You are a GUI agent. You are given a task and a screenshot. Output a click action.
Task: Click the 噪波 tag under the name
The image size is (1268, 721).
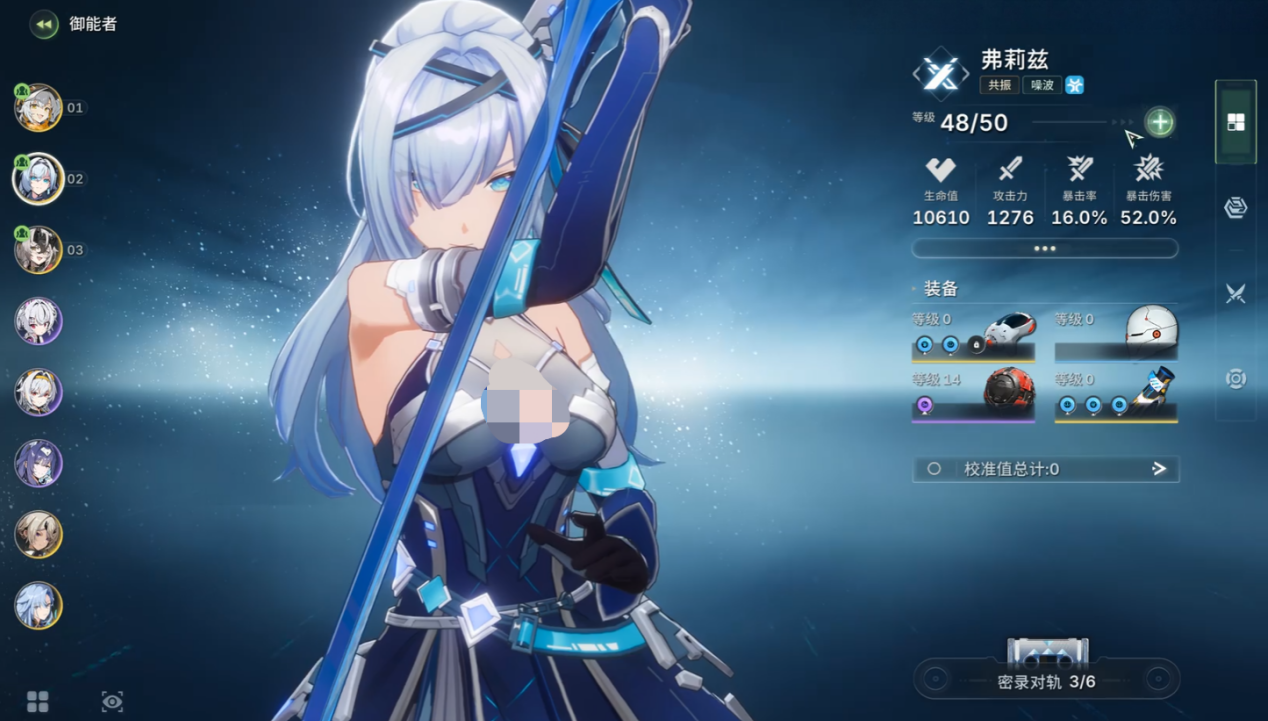(x=1041, y=85)
